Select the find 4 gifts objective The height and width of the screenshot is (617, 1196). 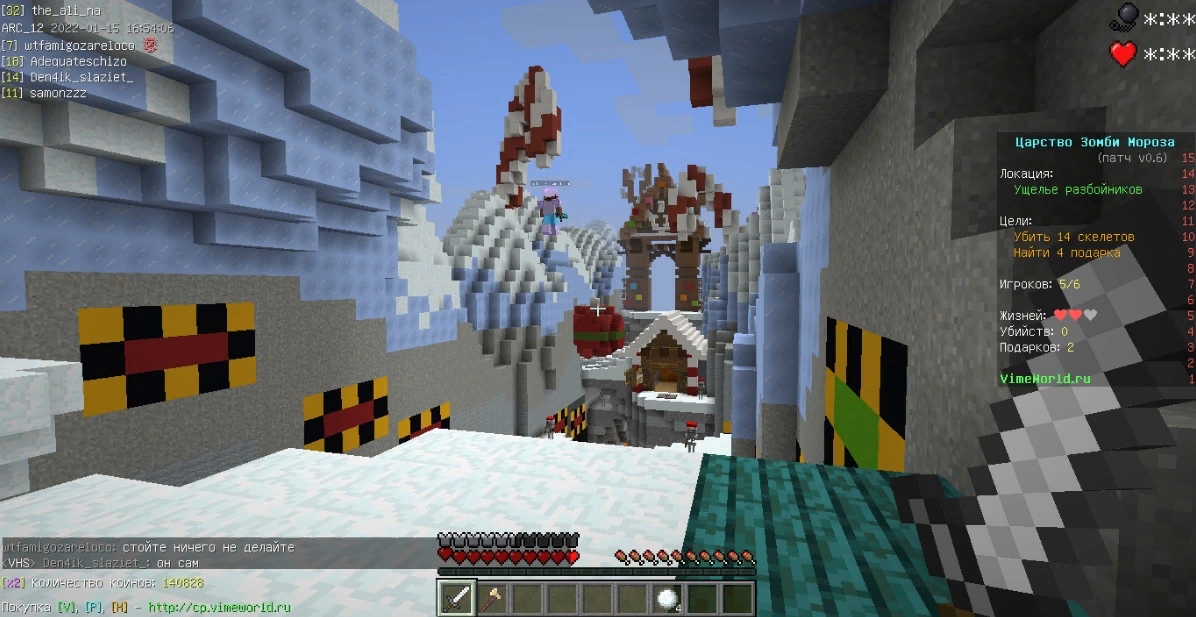click(x=1066, y=253)
